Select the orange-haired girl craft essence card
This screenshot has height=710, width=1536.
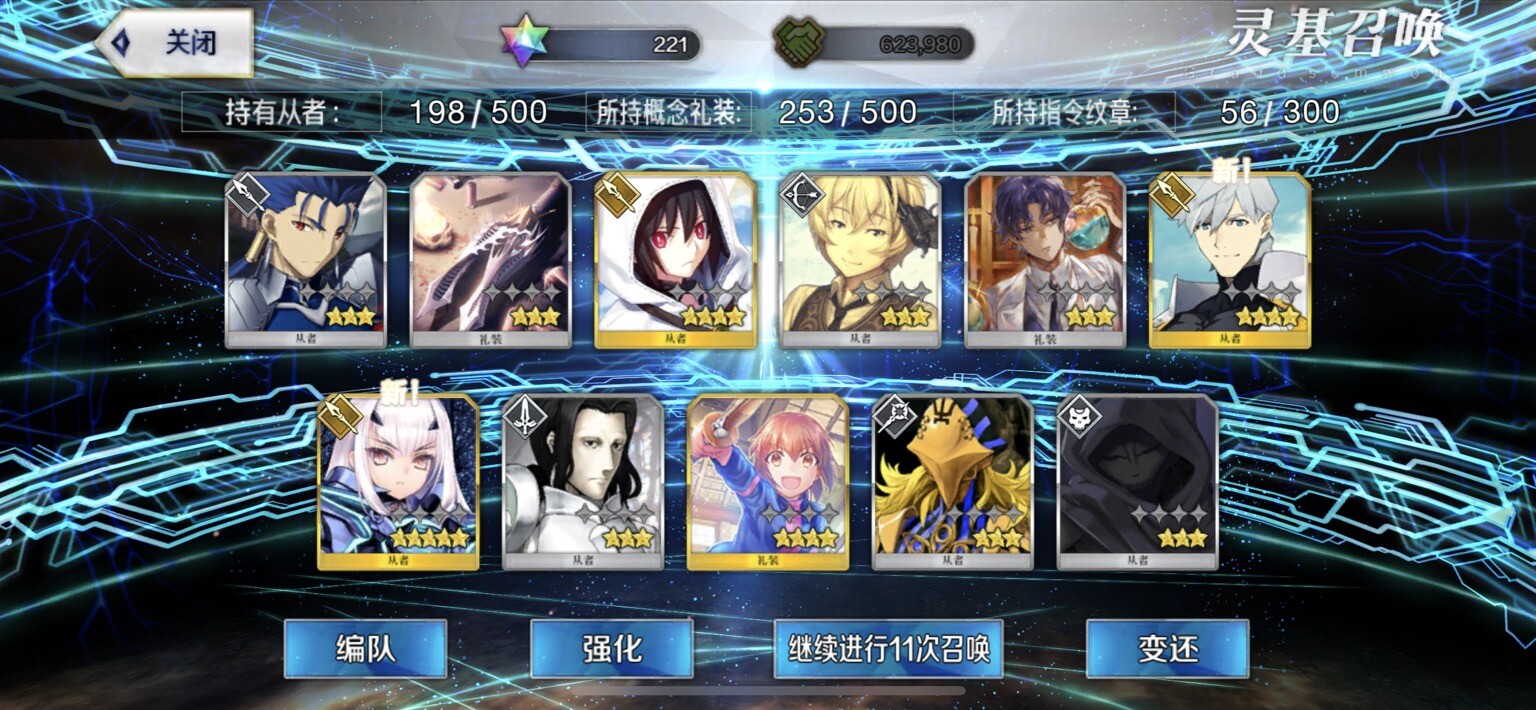coord(768,482)
